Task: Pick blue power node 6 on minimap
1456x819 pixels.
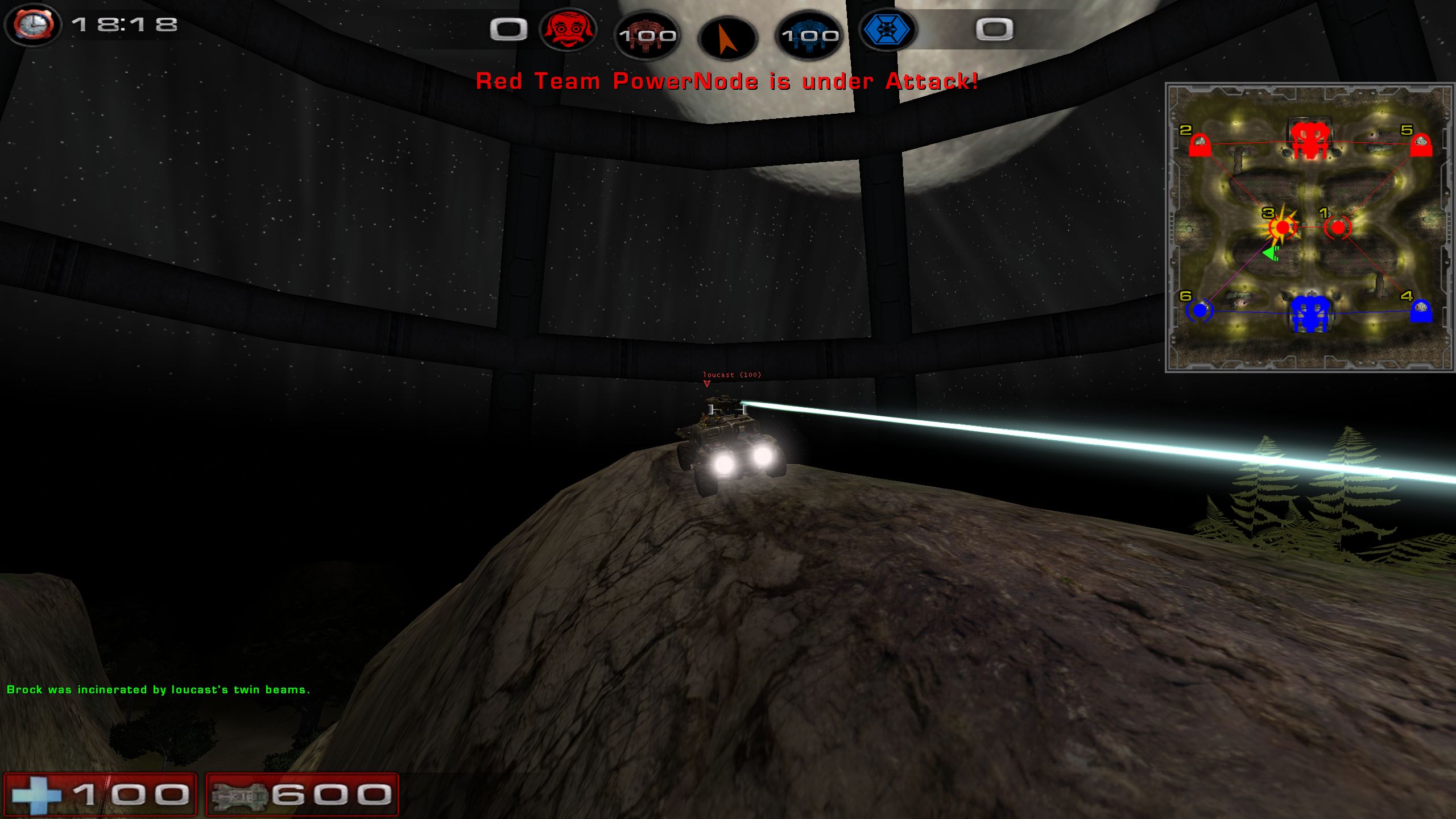Action: pos(1199,311)
